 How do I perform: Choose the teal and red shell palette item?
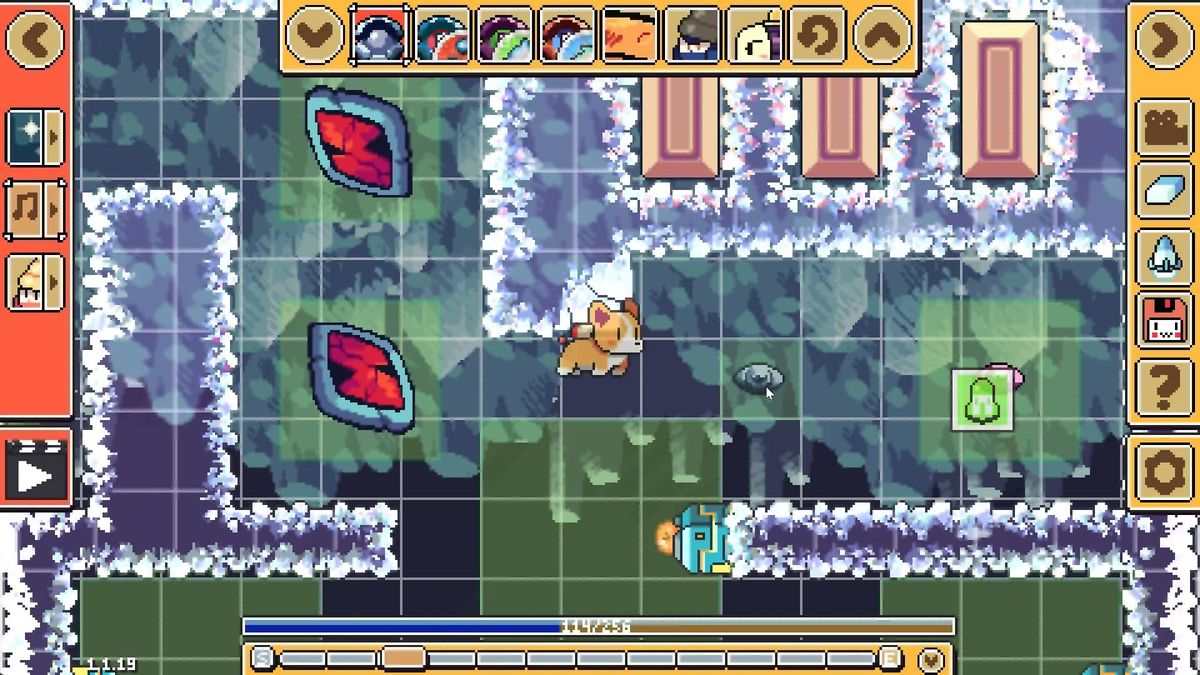(x=443, y=36)
